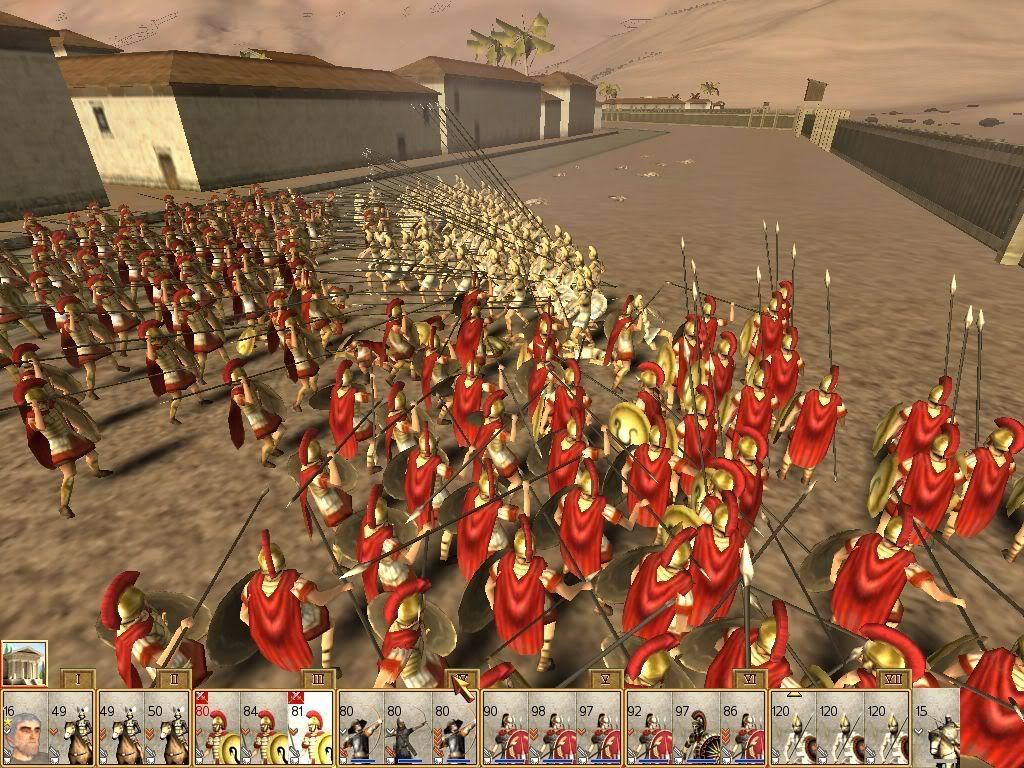This screenshot has width=1024, height=768.
Task: Choose group V tab
Action: [606, 679]
